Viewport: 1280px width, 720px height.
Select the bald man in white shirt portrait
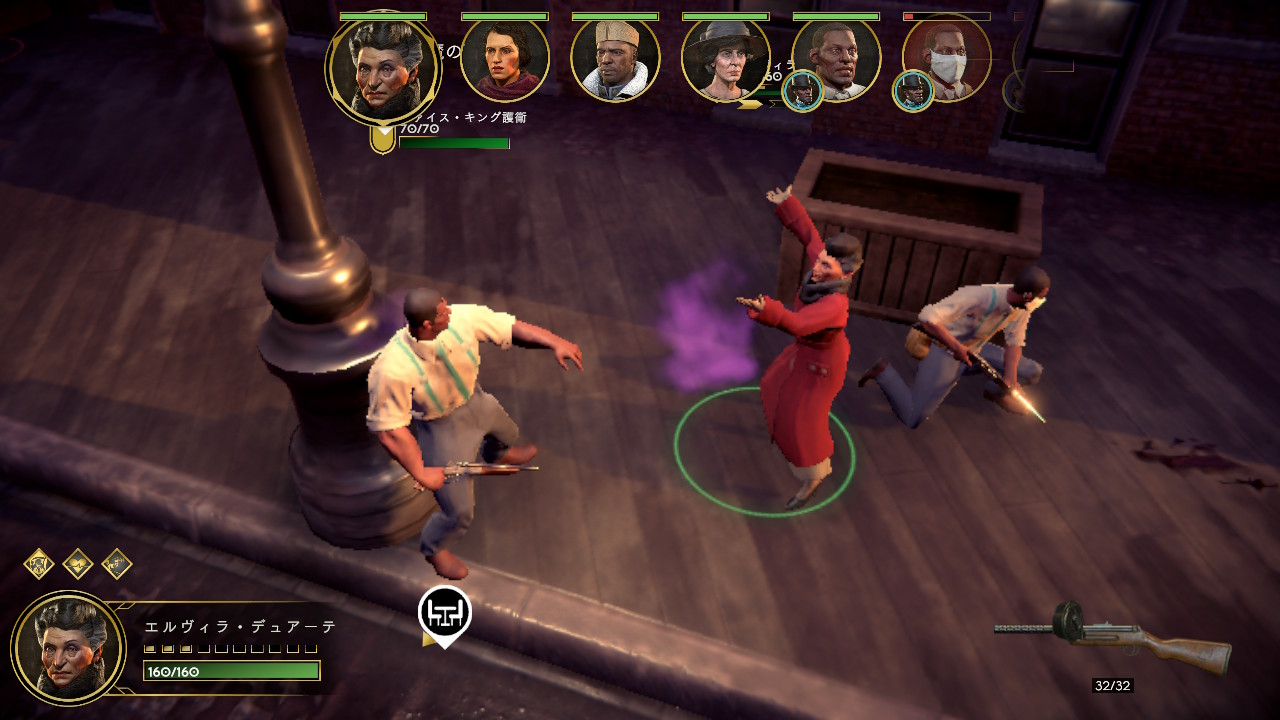[x=838, y=57]
